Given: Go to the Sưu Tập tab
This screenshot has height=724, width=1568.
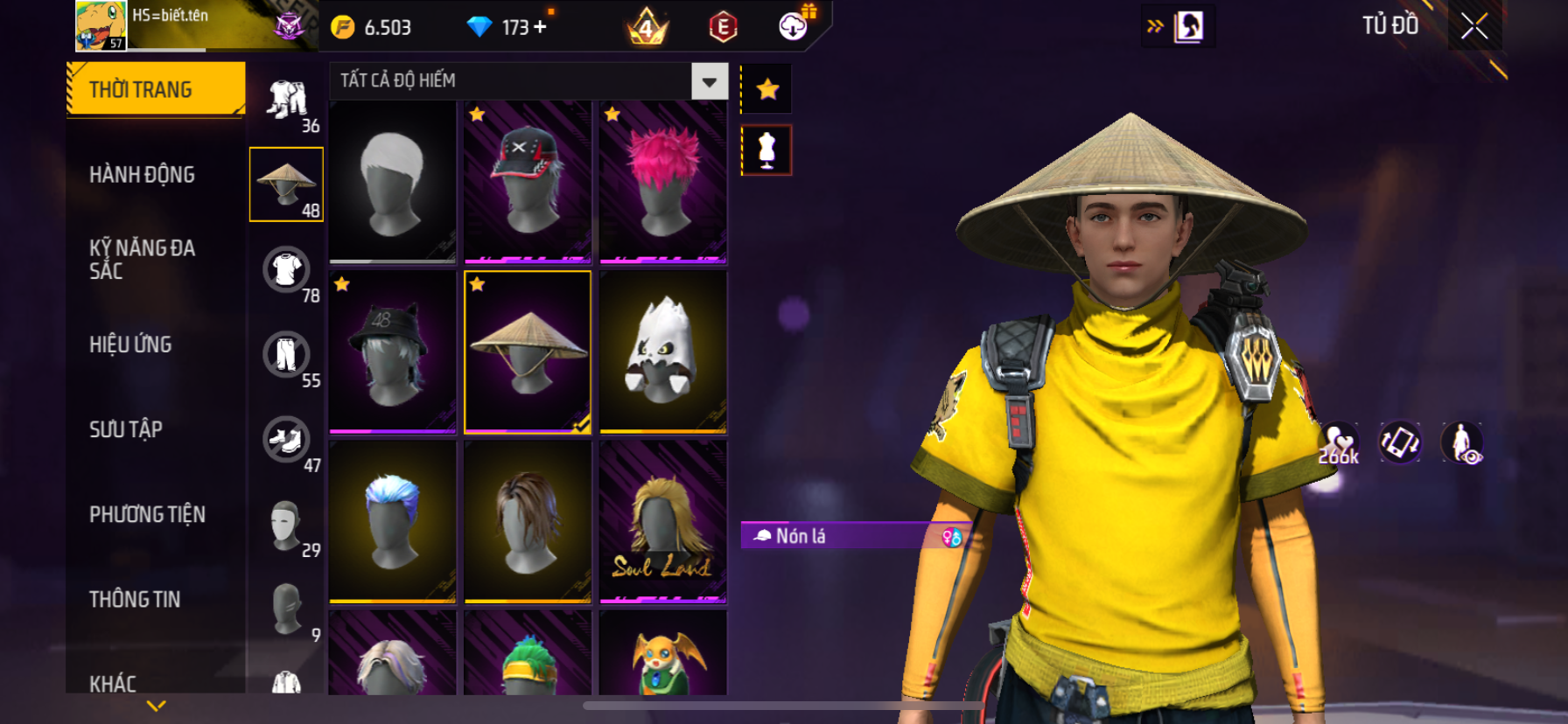Looking at the screenshot, I should coord(126,429).
